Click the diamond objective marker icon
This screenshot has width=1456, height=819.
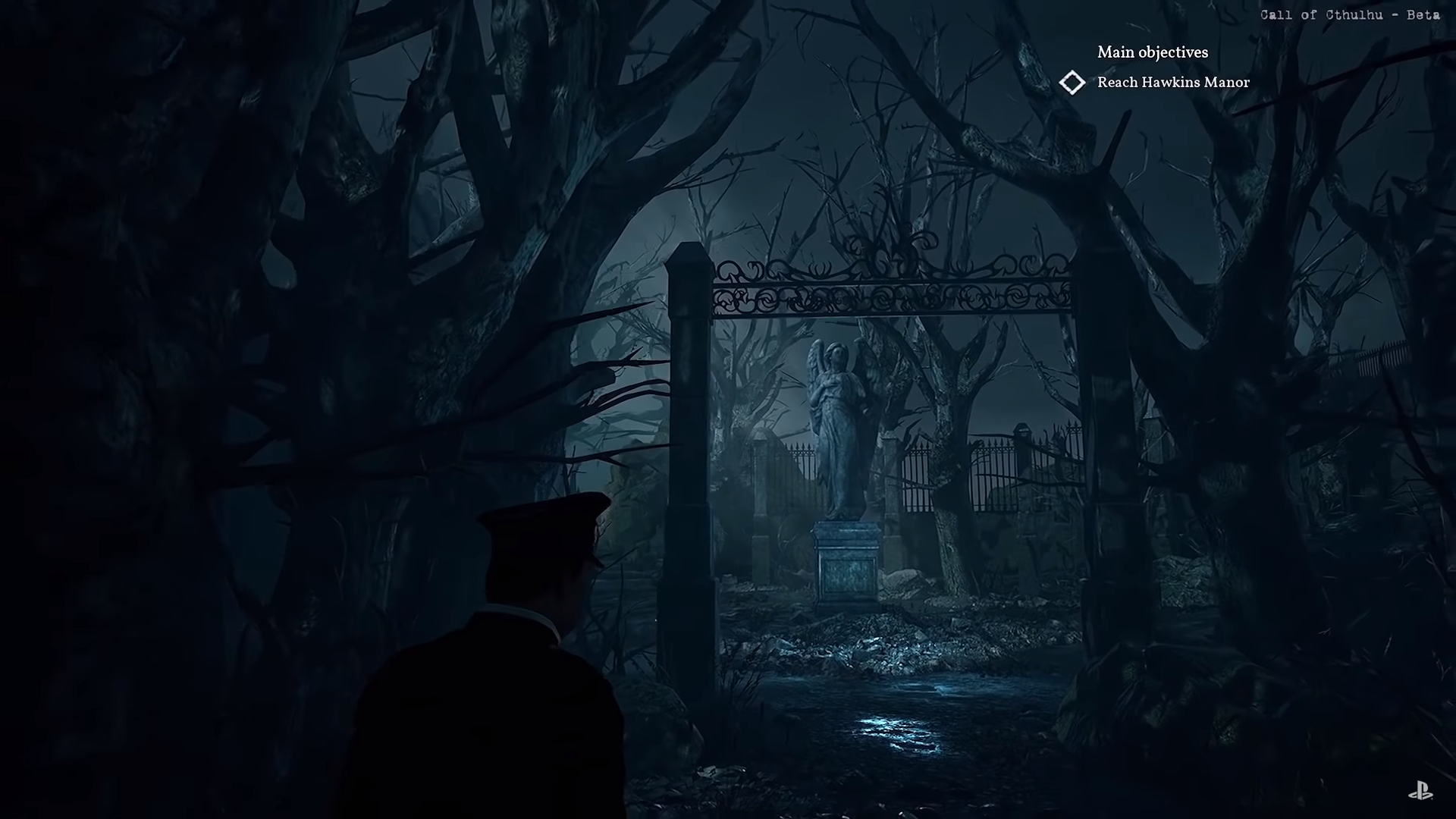(1072, 83)
